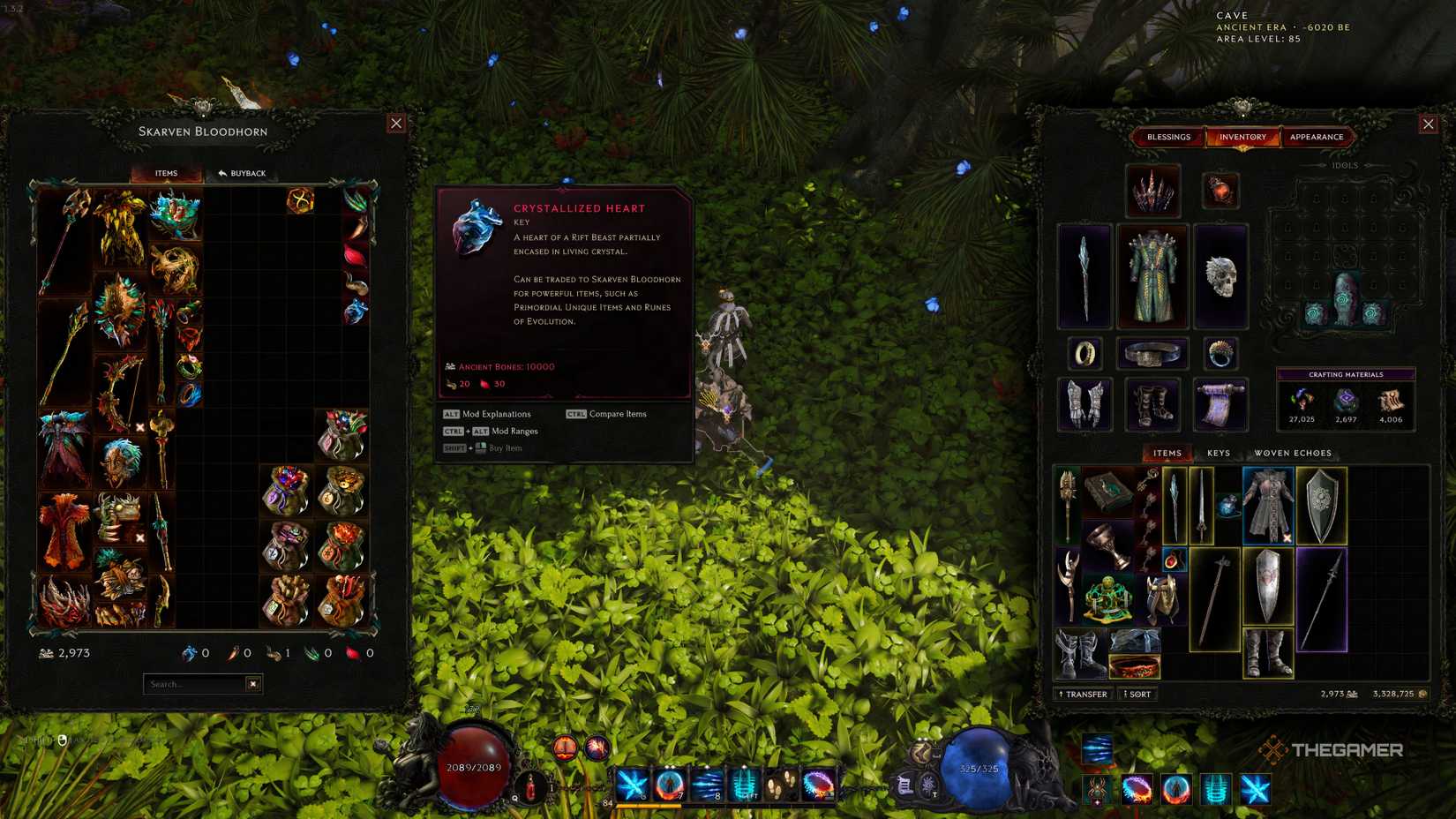Open the Blessings tab
The image size is (1456, 819).
tap(1170, 137)
